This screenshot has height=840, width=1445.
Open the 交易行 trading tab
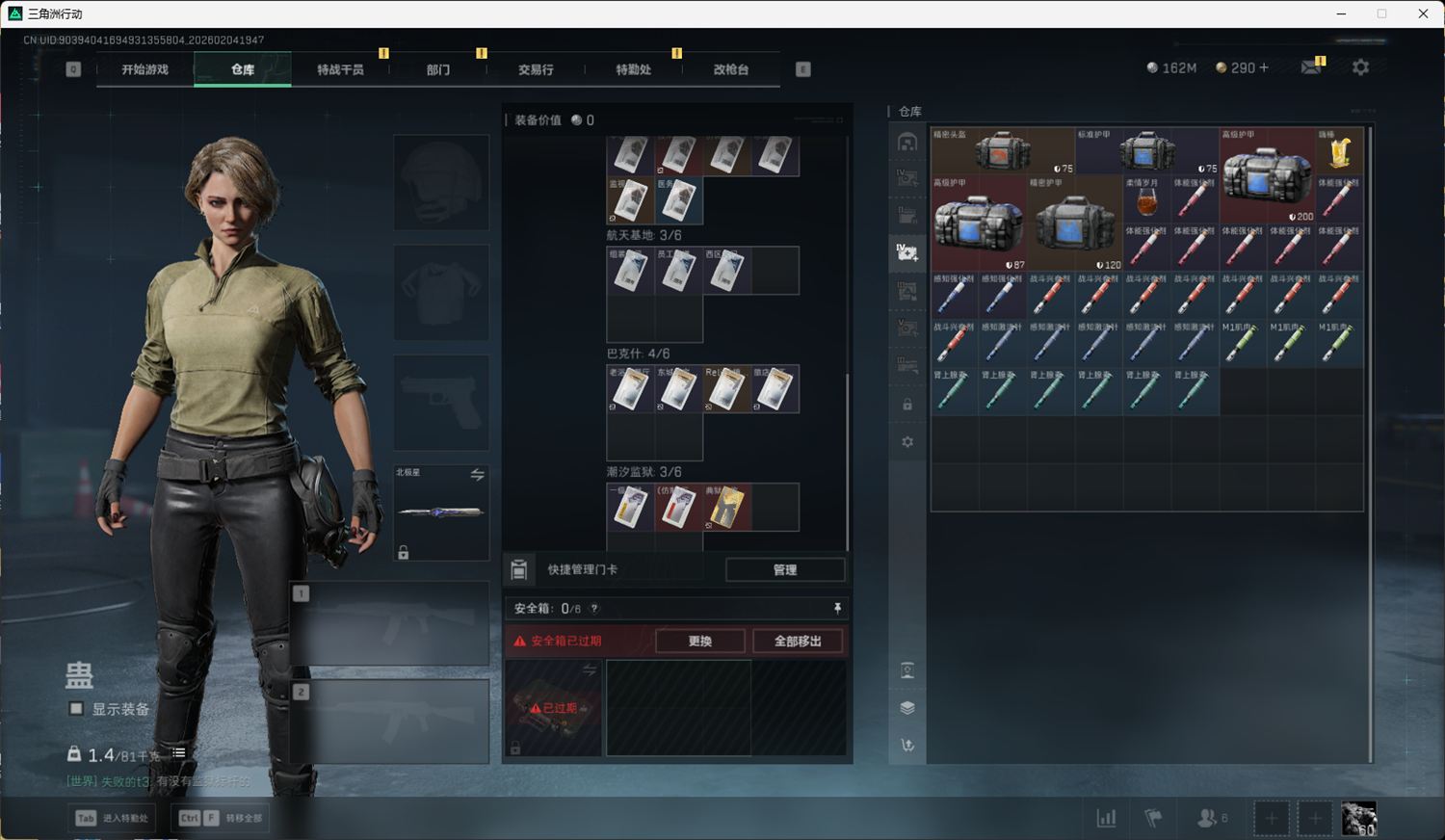(536, 69)
